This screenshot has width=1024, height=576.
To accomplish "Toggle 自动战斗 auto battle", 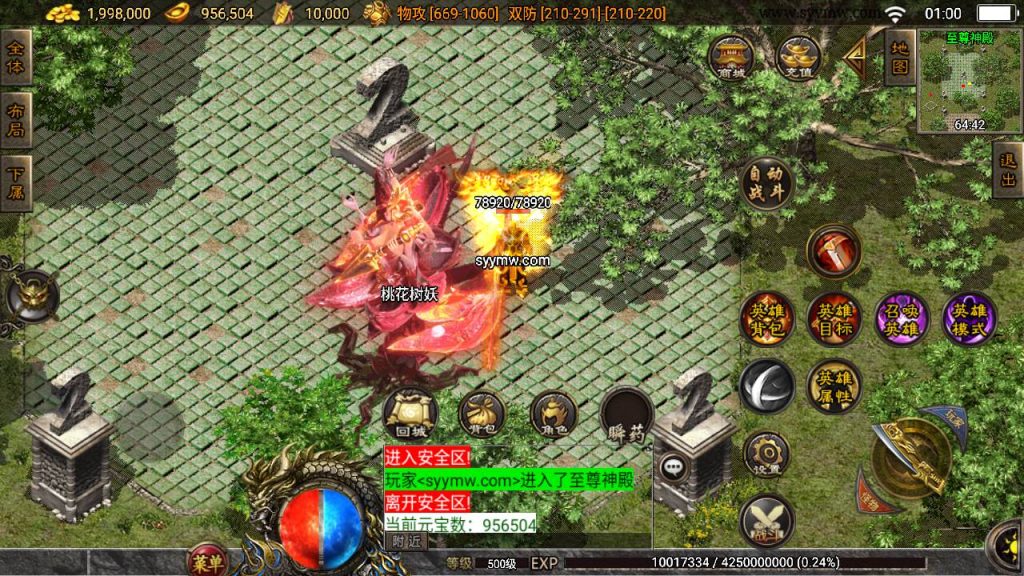I will (768, 183).
